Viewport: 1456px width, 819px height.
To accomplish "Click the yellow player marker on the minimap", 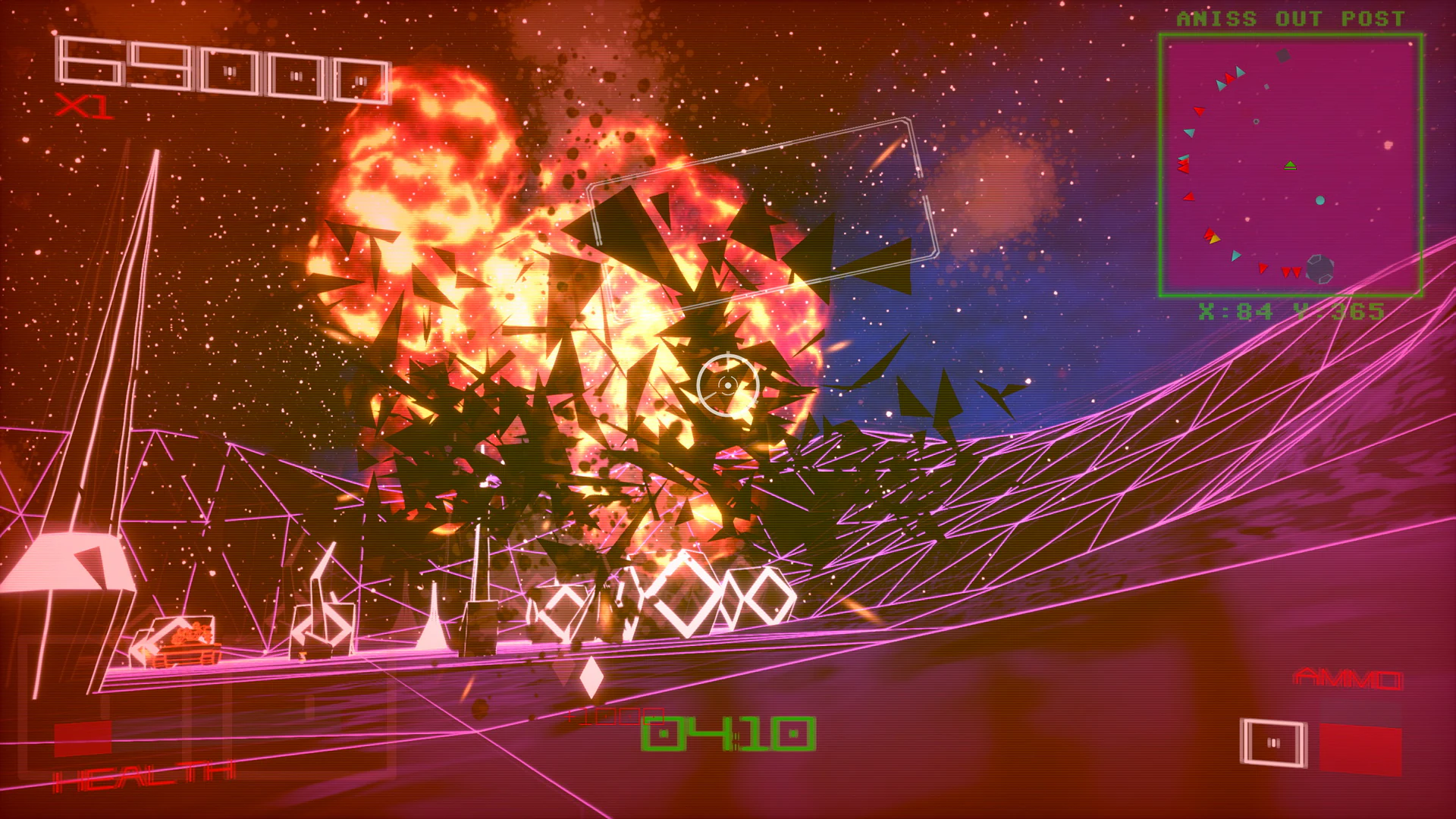I will coord(1215,238).
